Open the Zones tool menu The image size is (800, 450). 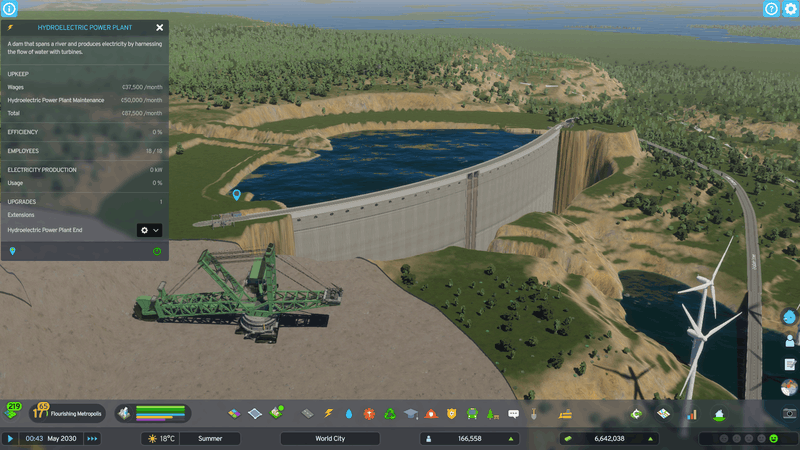tap(233, 413)
